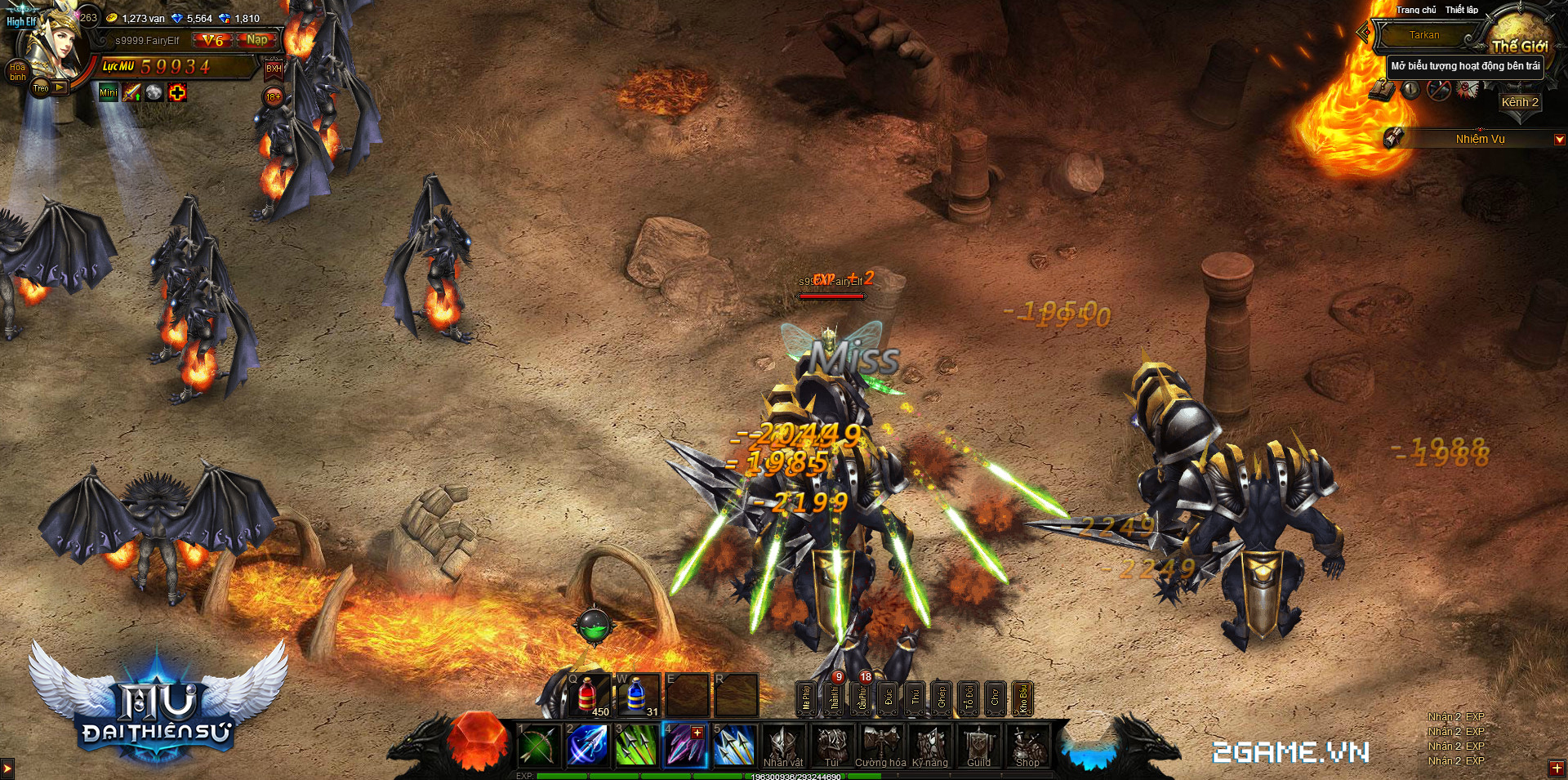Open the BXH ranking banner

coord(274,69)
